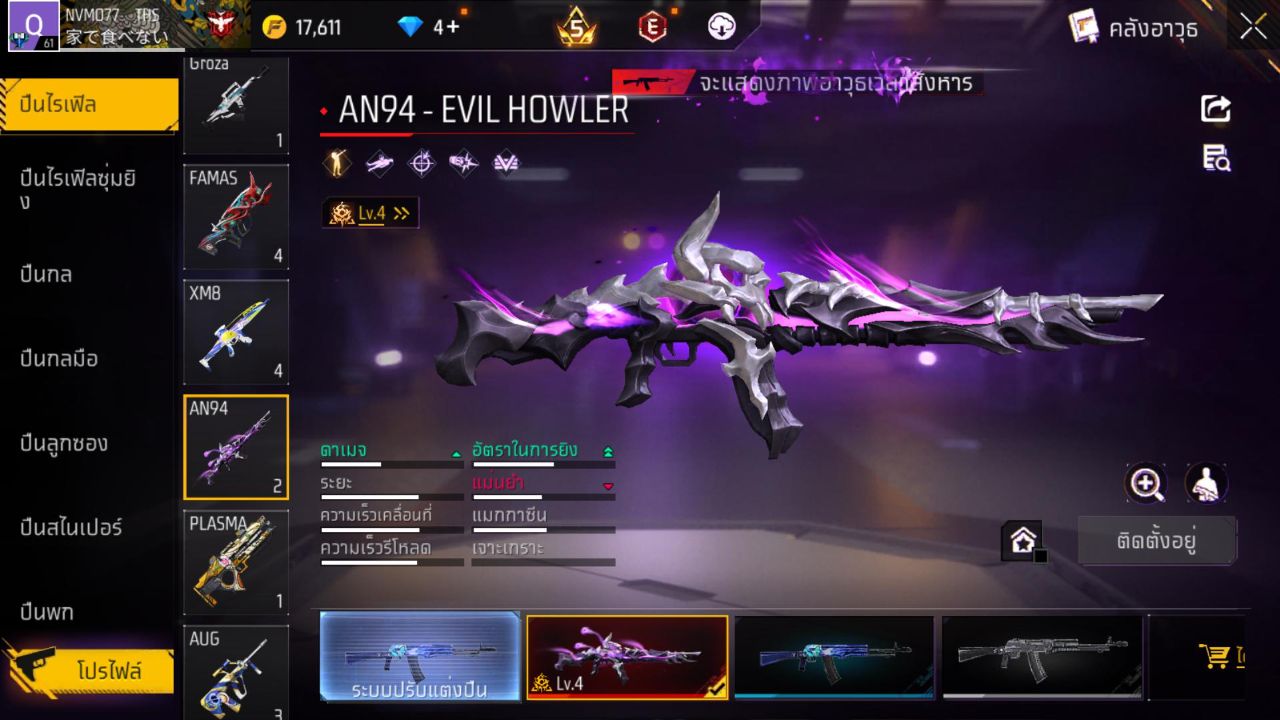Click the gold standing-stance attribute icon

[336, 162]
